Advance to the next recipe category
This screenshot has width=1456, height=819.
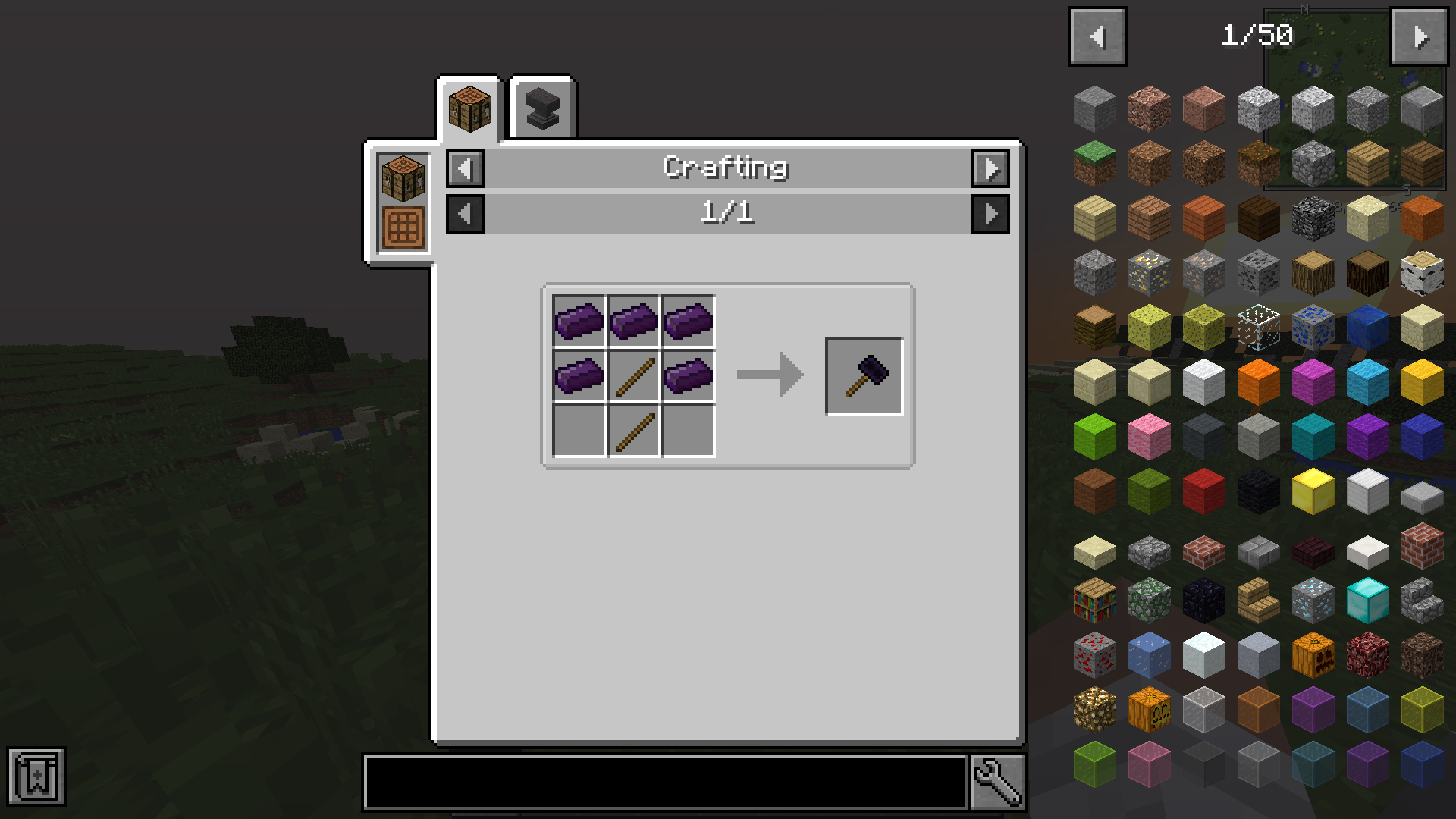coord(990,168)
